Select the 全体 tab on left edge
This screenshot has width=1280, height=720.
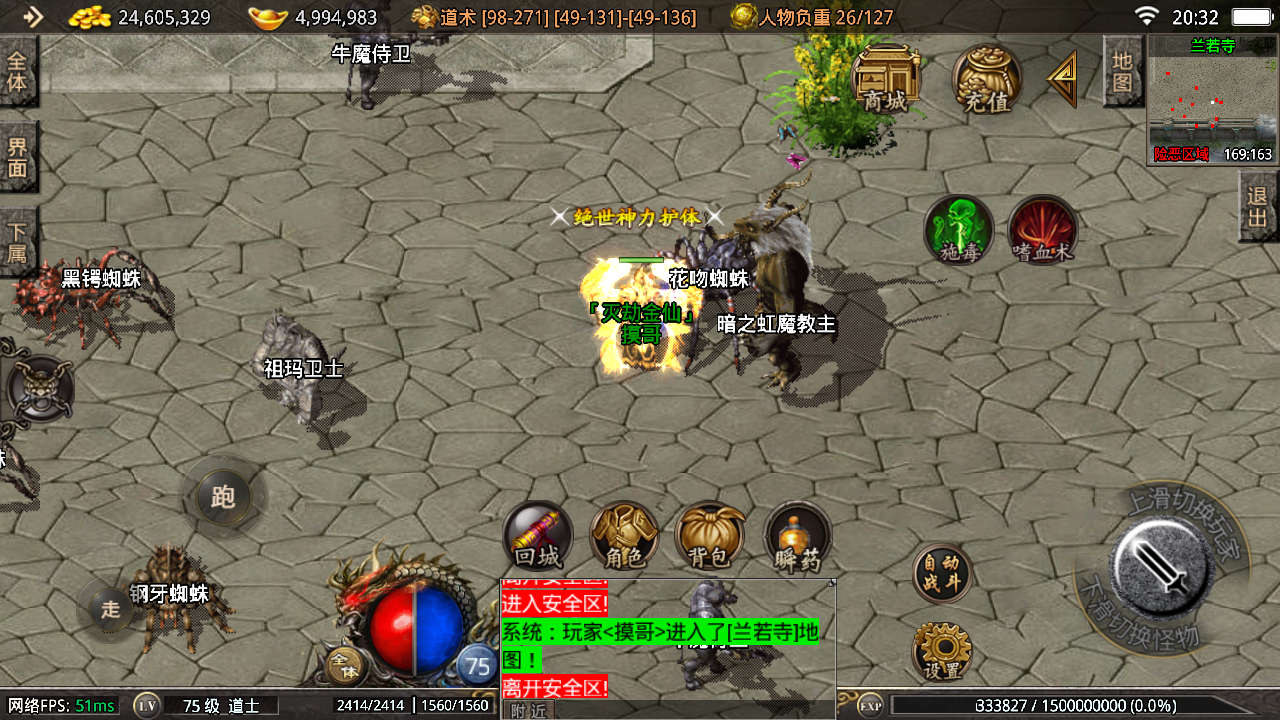18,71
